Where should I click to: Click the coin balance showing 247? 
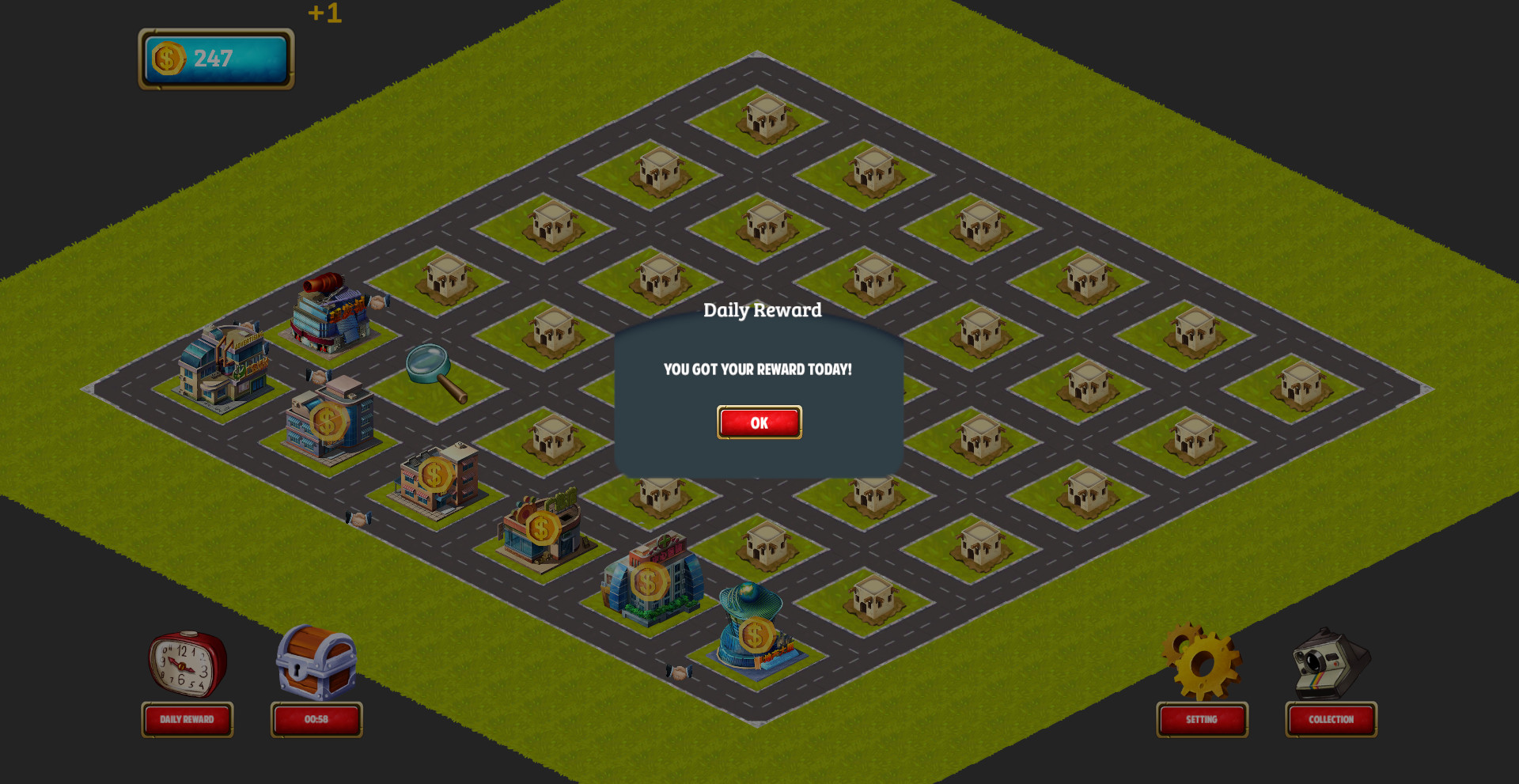pos(214,57)
